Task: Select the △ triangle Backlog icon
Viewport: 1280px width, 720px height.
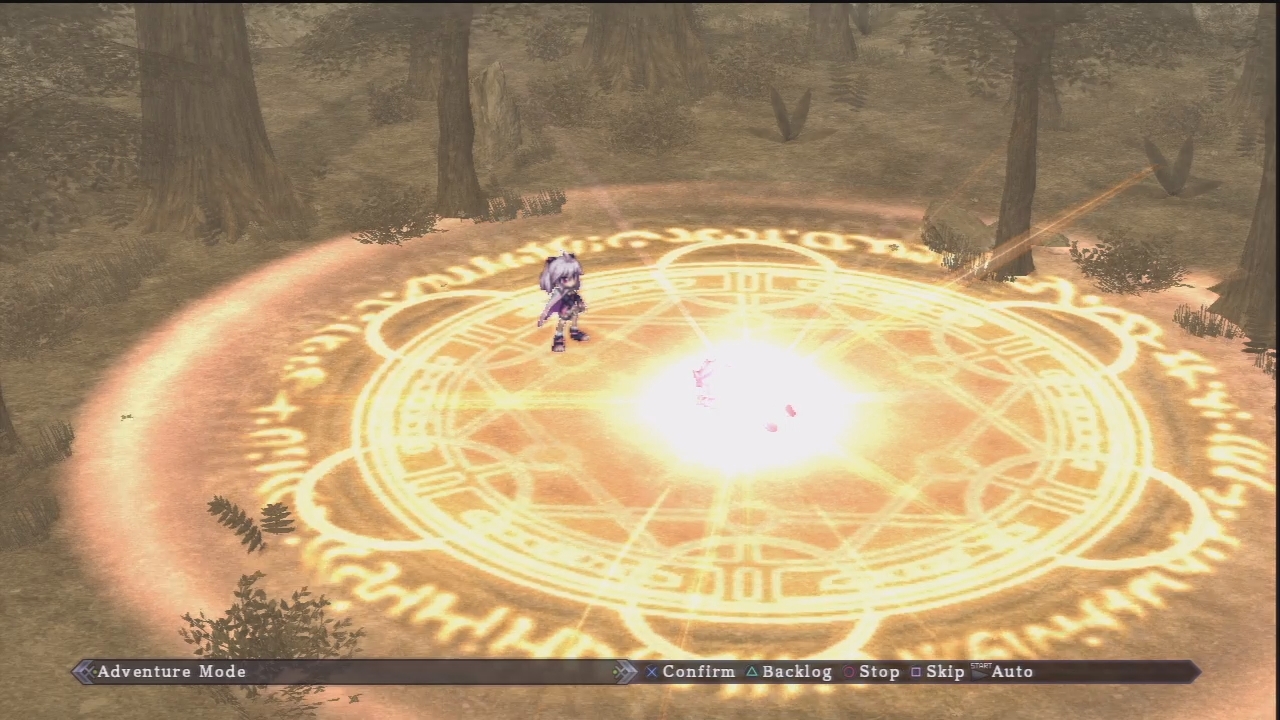Action: pyautogui.click(x=752, y=671)
